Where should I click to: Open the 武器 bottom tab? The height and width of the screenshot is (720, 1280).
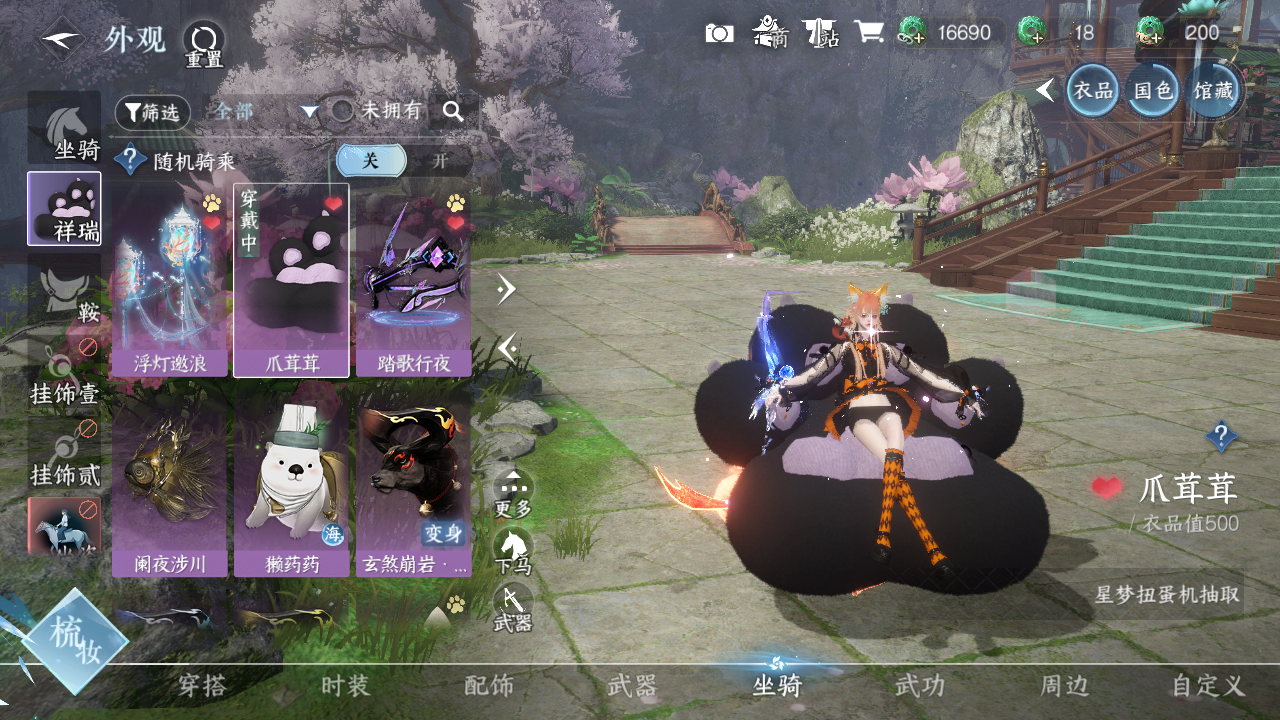(x=632, y=686)
